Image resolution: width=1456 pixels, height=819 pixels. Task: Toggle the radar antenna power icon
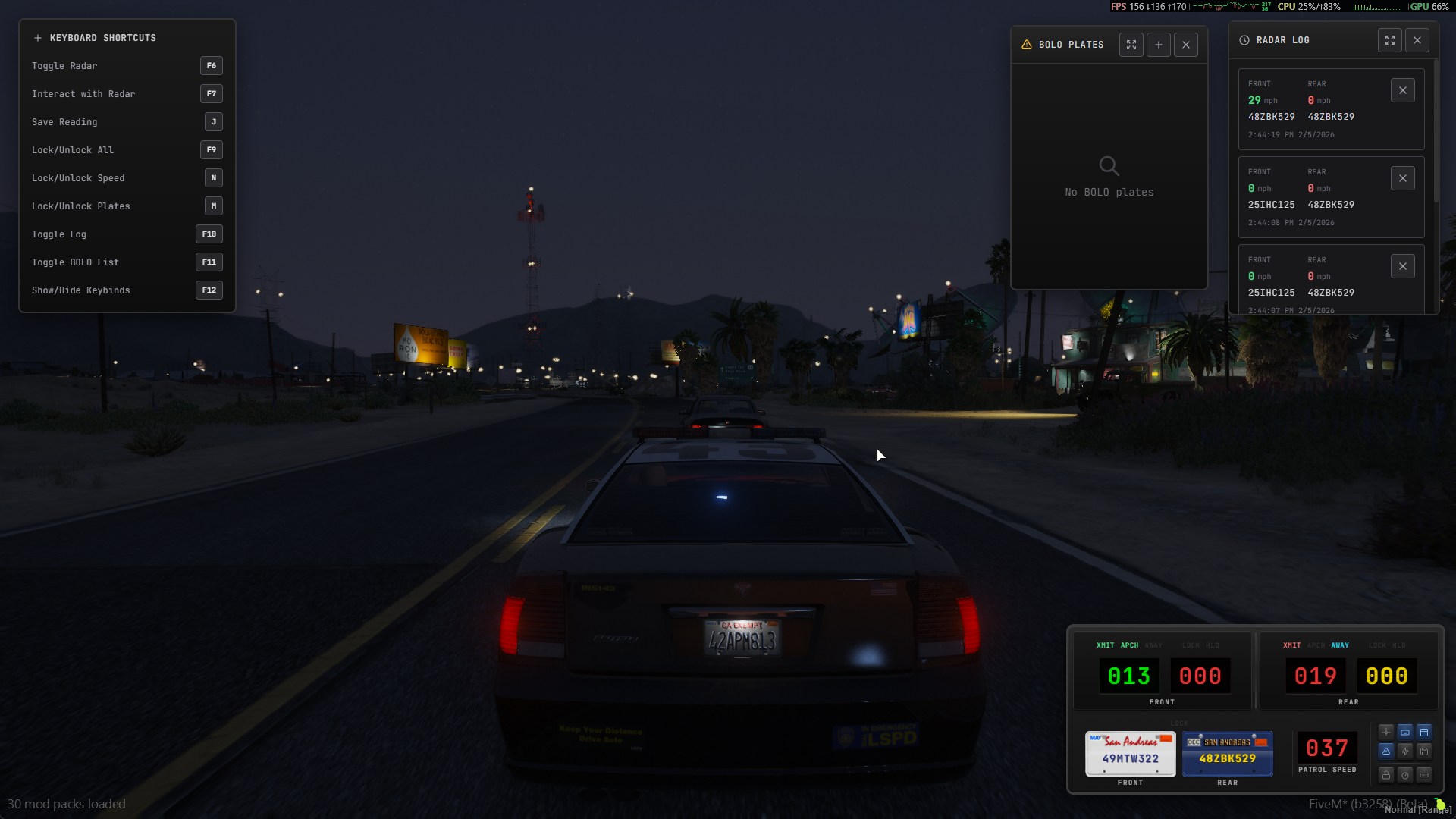(1386, 732)
